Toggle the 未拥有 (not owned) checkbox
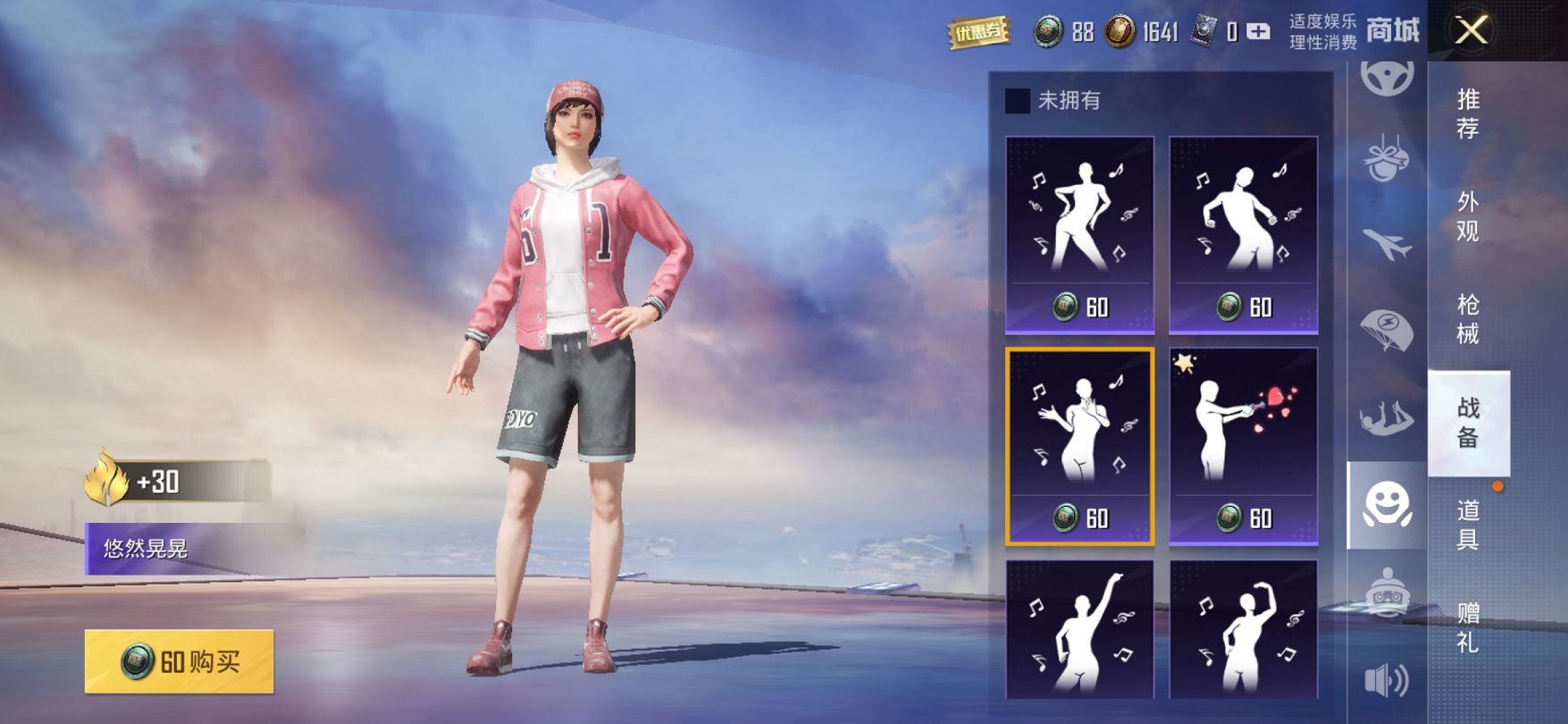Viewport: 1568px width, 724px height. click(x=1018, y=101)
